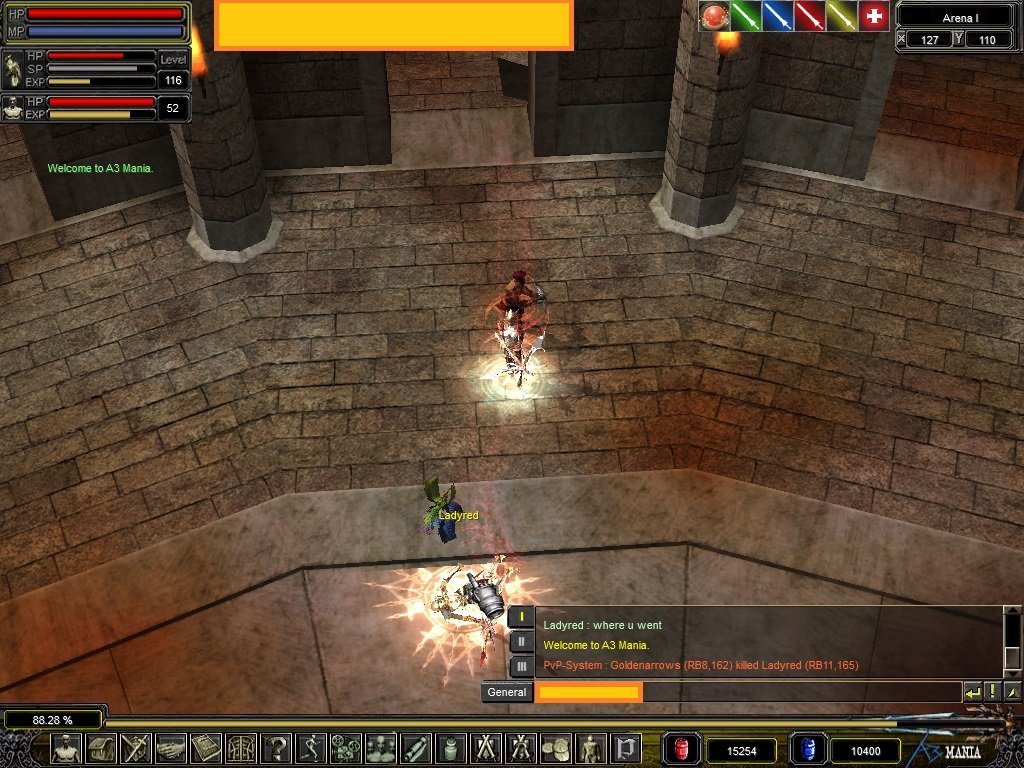This screenshot has width=1024, height=768.
Task: Select the red orb buff icon
Action: [x=713, y=16]
